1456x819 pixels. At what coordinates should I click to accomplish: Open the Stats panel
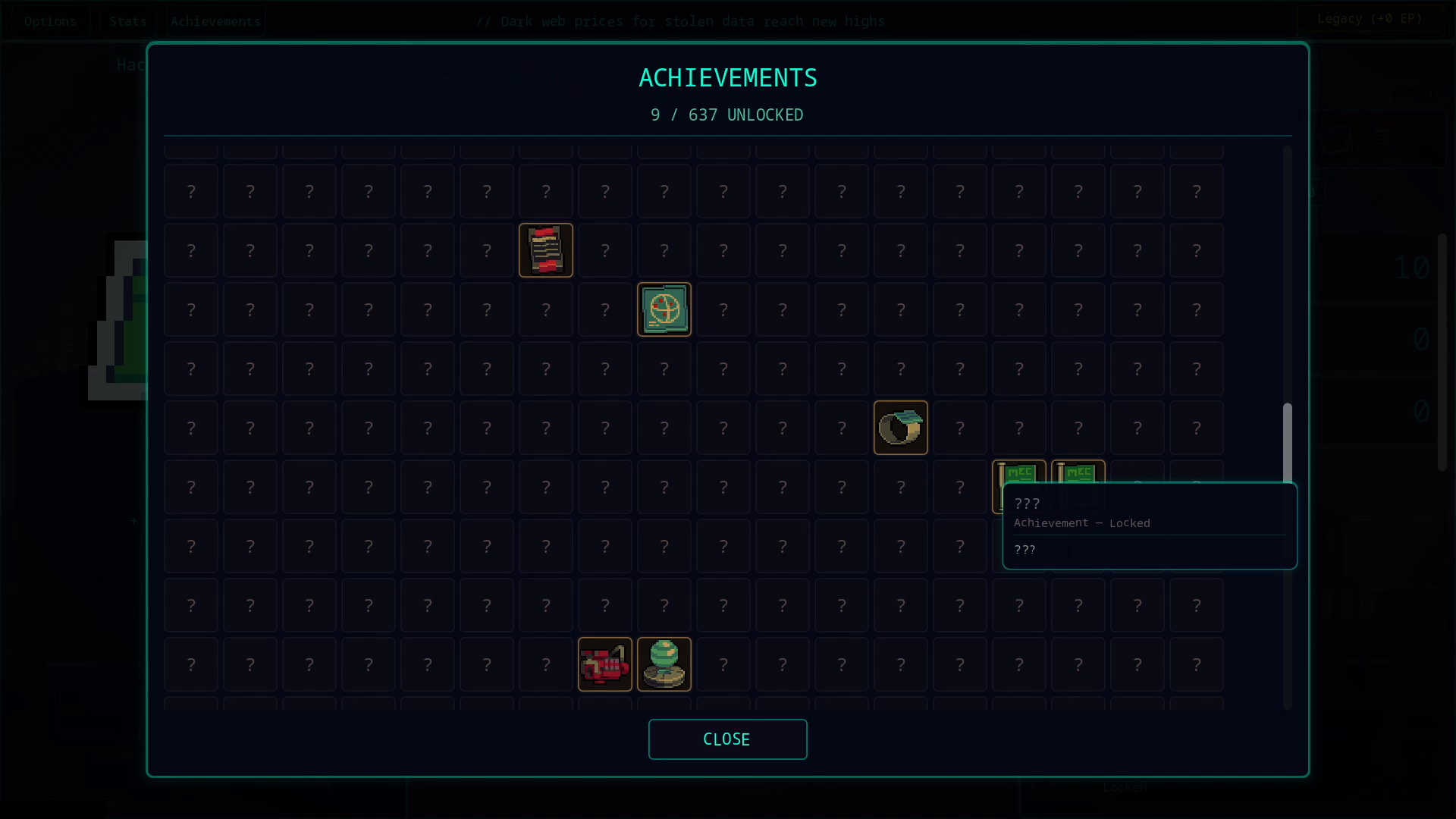pos(127,20)
